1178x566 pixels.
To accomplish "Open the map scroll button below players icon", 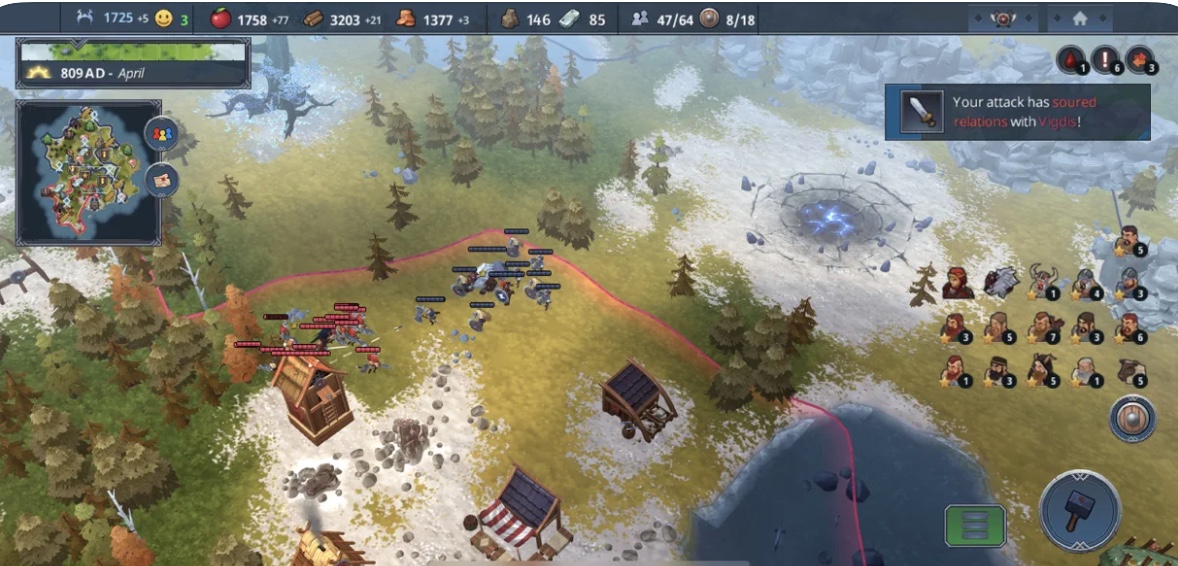I will [x=161, y=181].
